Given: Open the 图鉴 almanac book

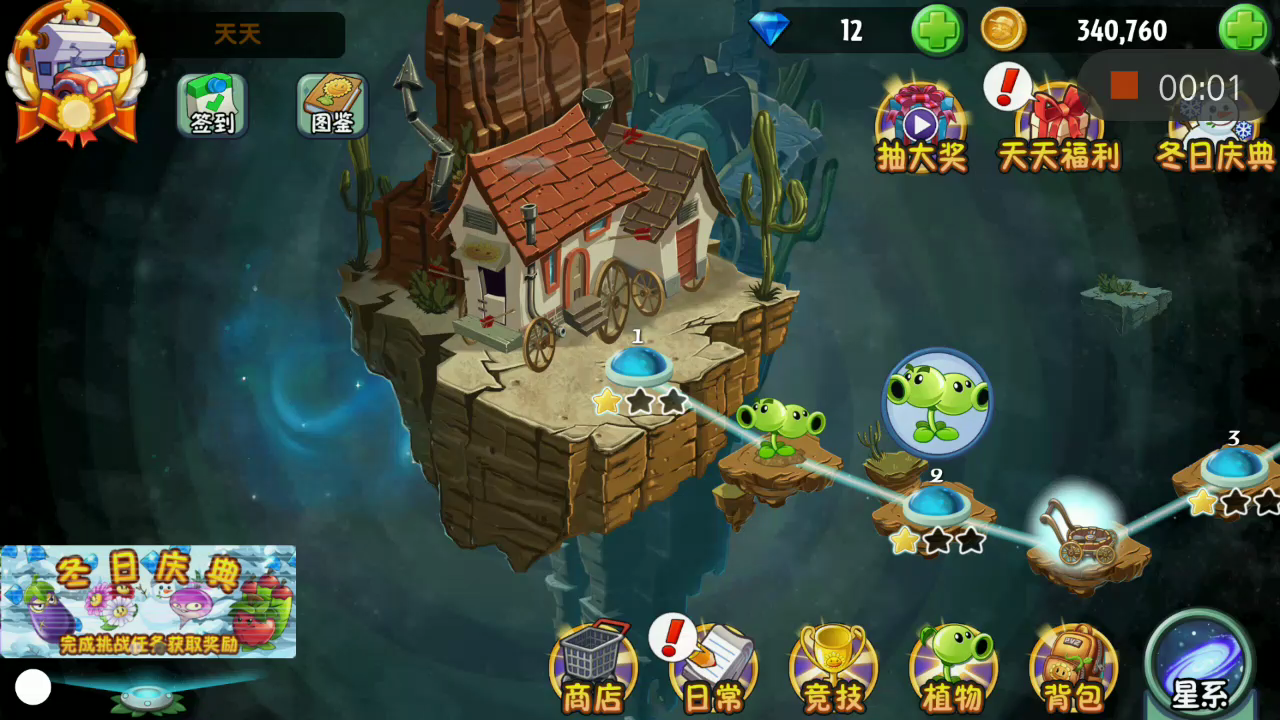Looking at the screenshot, I should (x=332, y=105).
